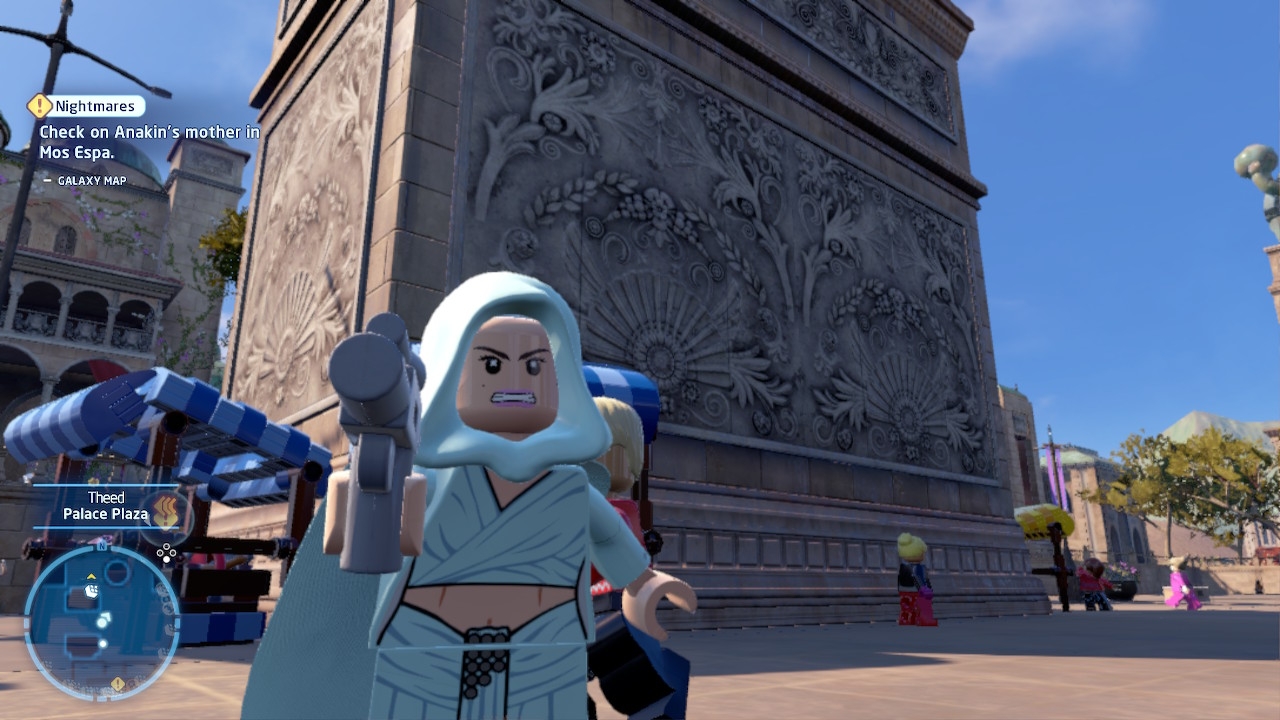Open the circular minimap

coord(101,621)
